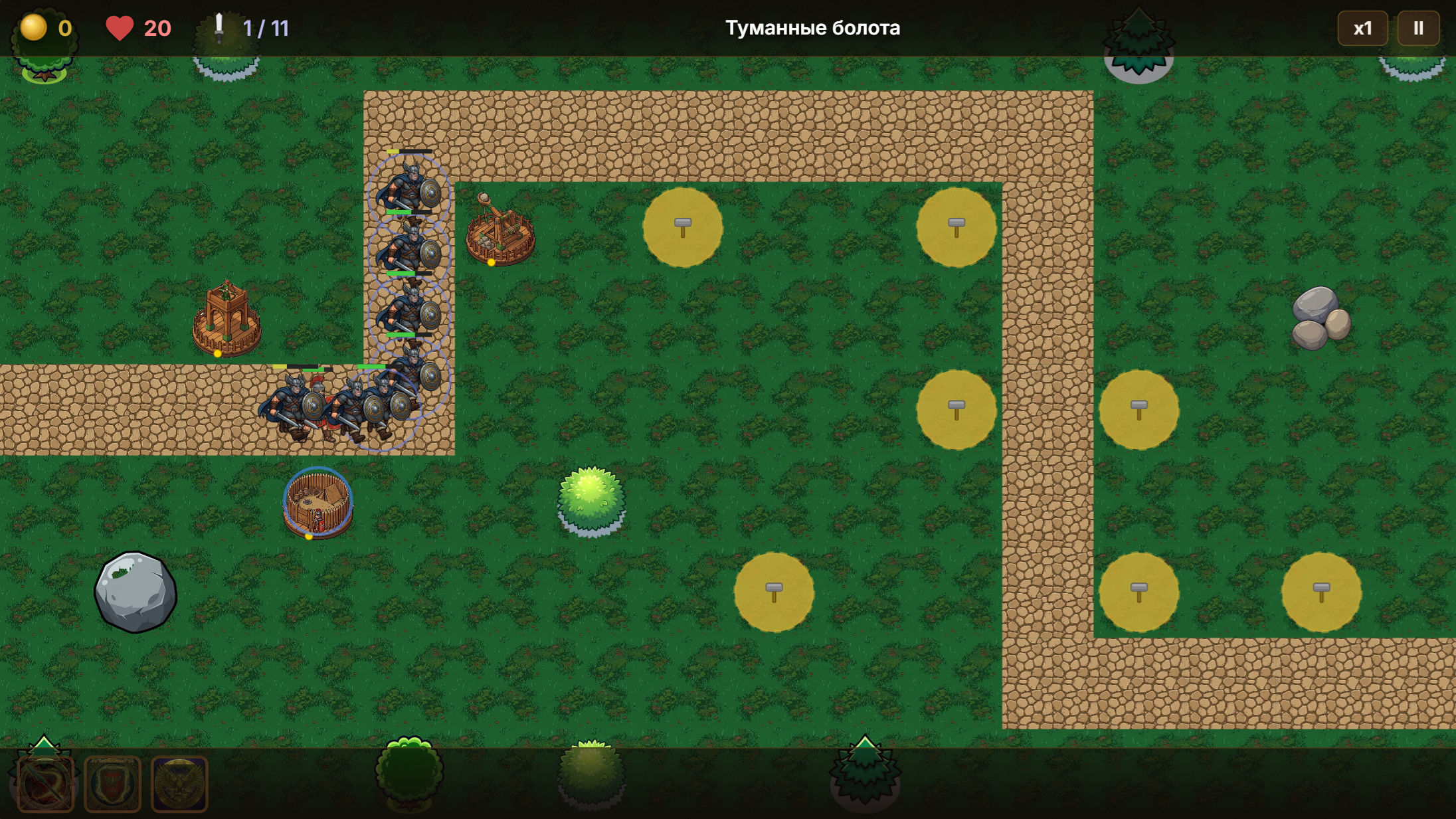Toggle game speed with the x1 button
1456x819 pixels.
1362,27
